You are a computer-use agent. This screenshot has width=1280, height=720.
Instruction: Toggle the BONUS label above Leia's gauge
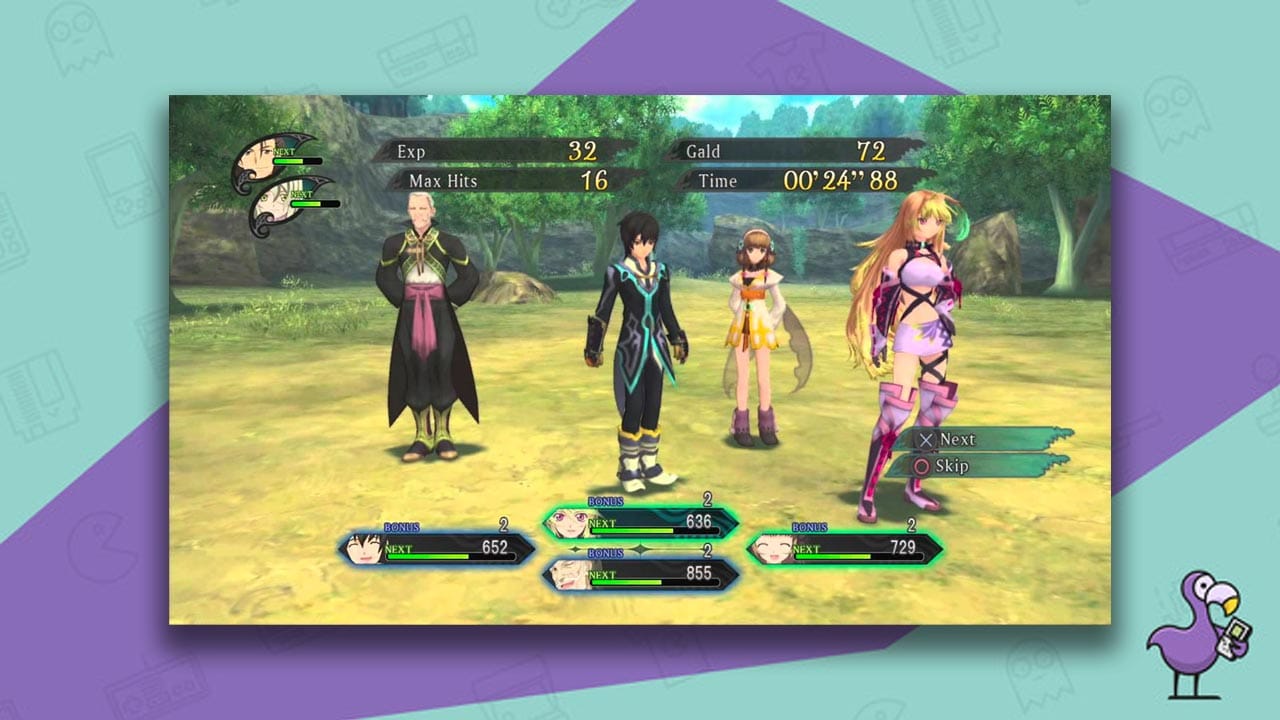[x=808, y=527]
